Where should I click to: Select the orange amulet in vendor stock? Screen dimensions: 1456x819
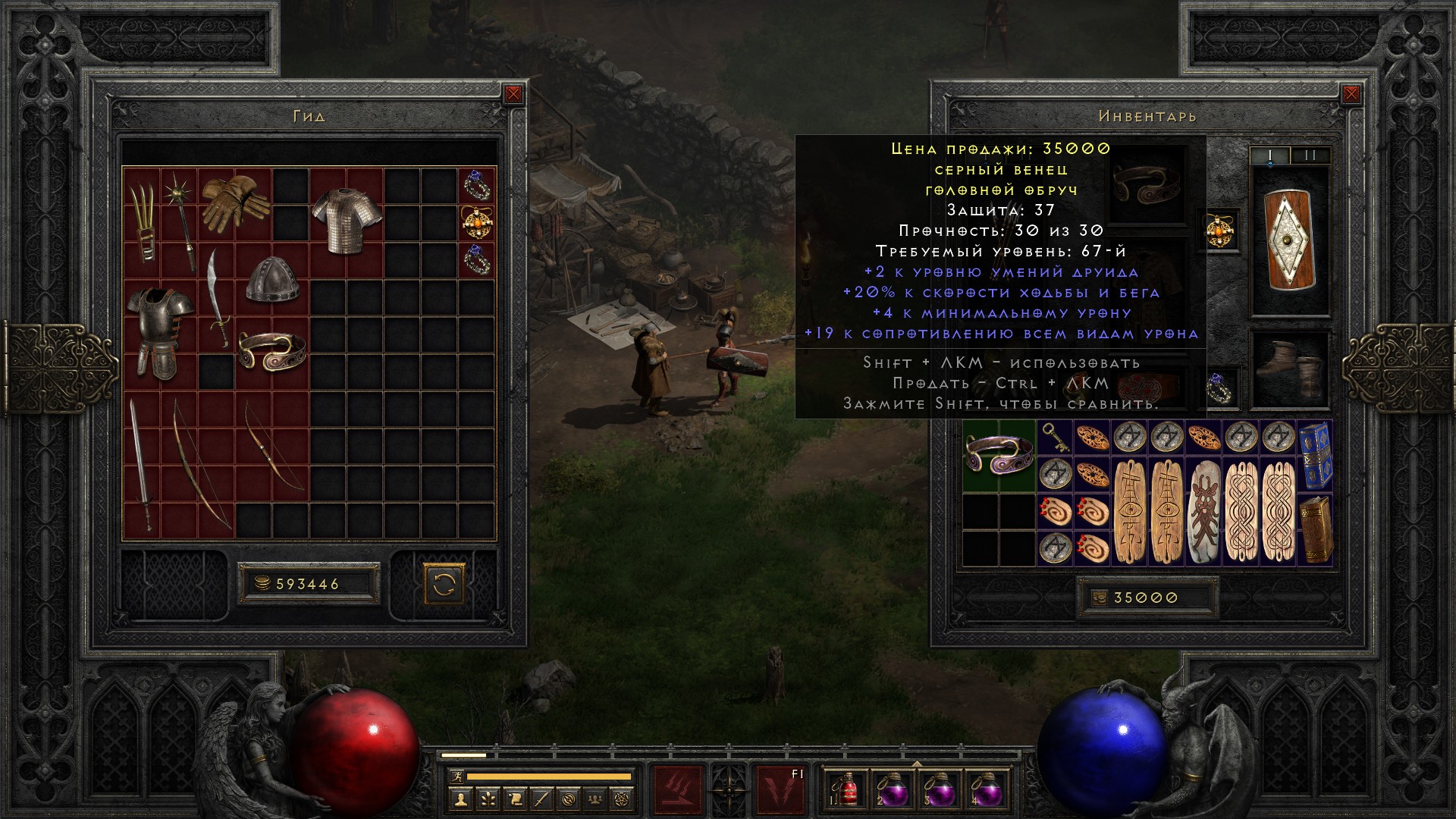476,222
